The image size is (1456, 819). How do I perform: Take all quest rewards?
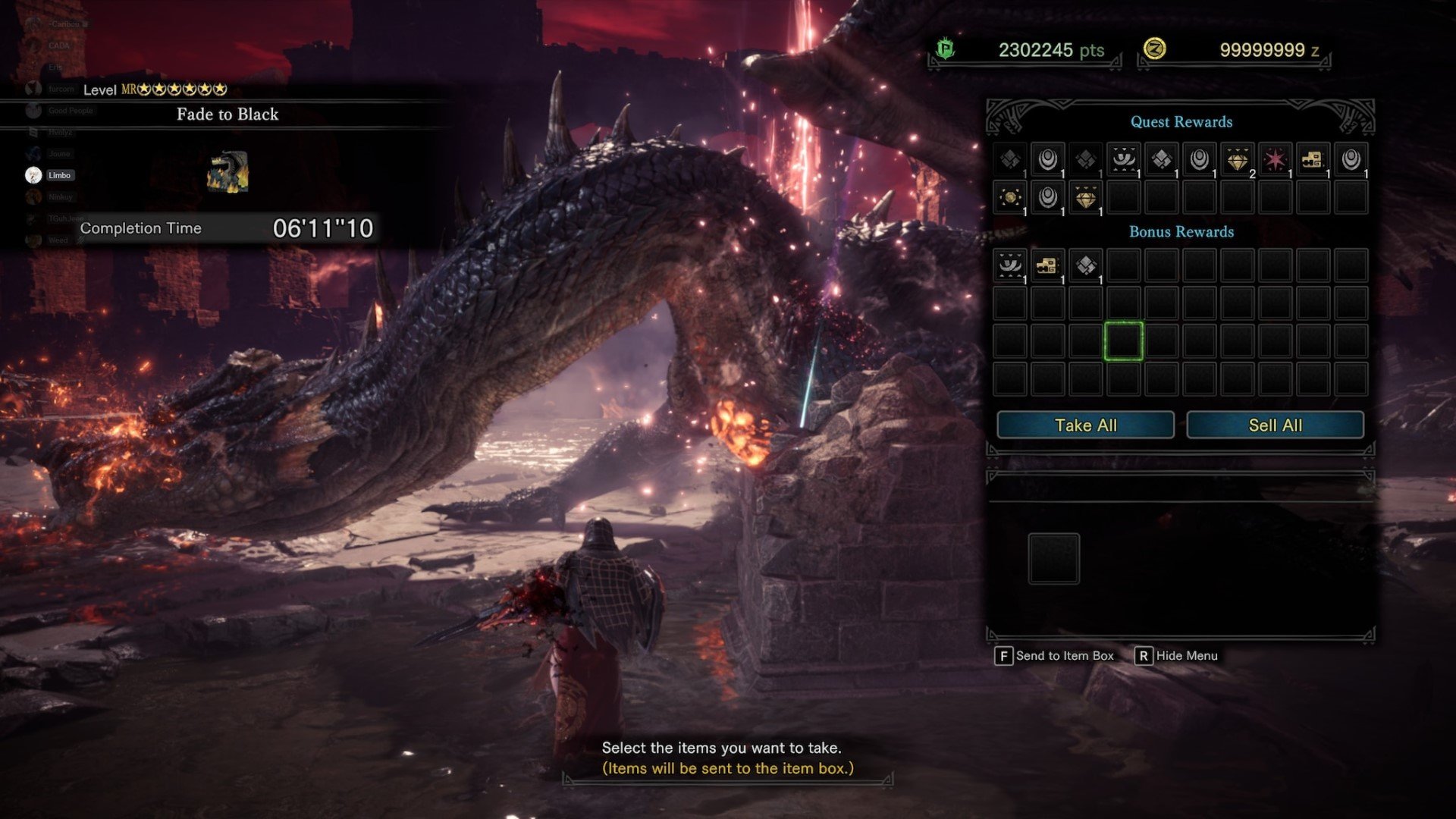(1085, 425)
